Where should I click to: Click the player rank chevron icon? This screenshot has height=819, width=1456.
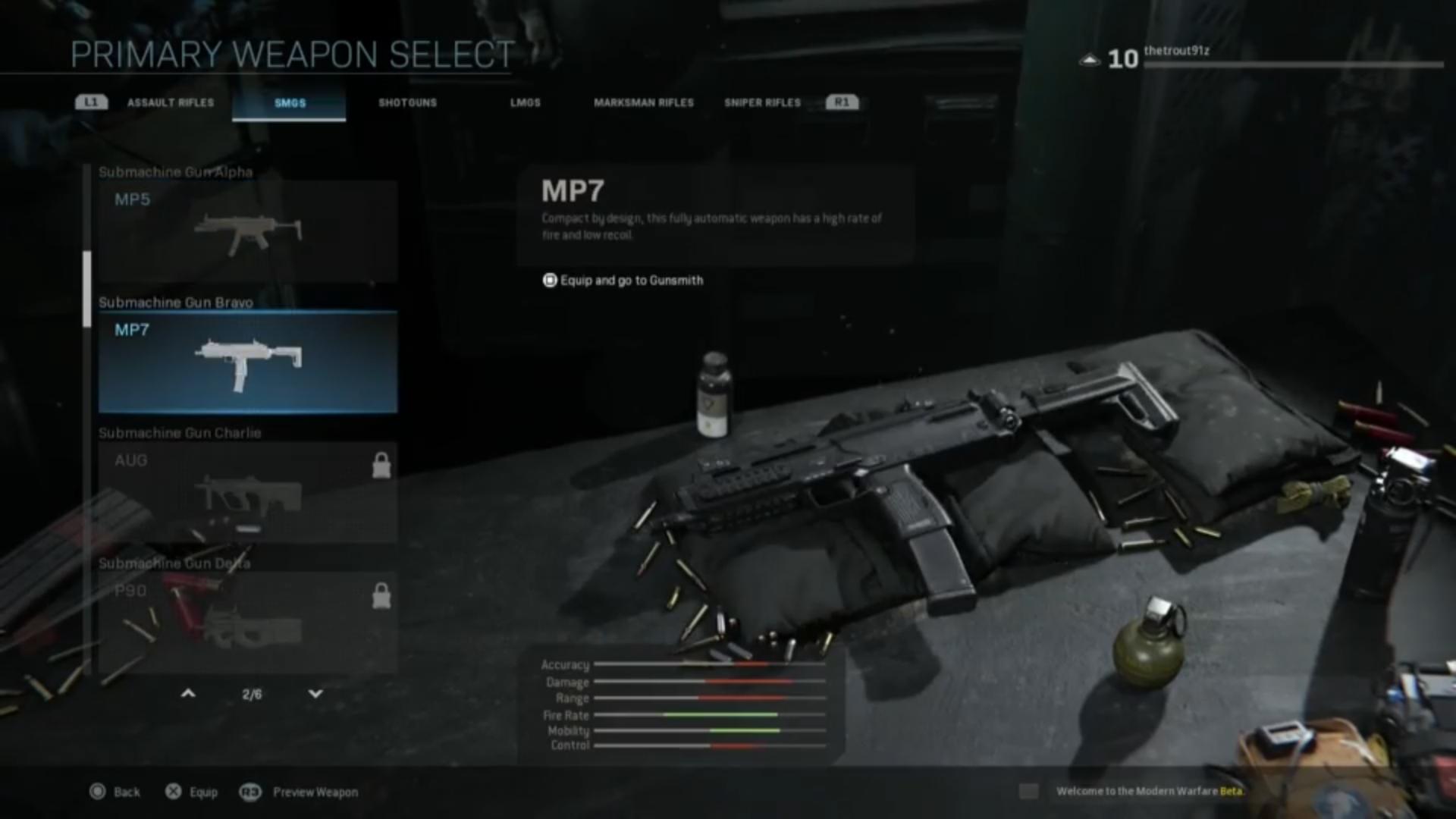1089,59
